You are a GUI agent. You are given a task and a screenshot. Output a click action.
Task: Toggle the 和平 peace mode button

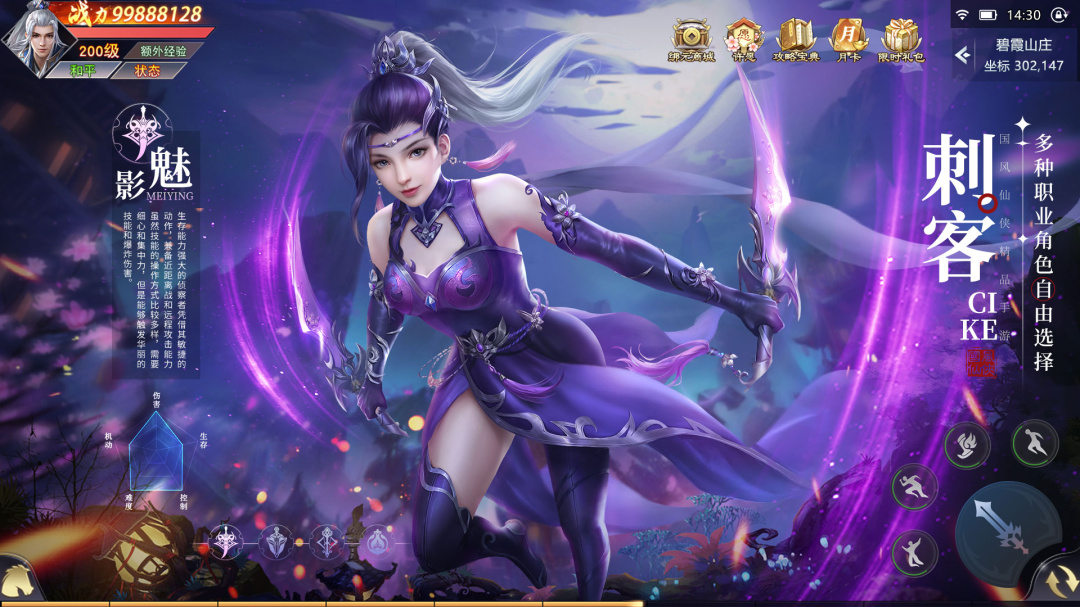coord(84,70)
